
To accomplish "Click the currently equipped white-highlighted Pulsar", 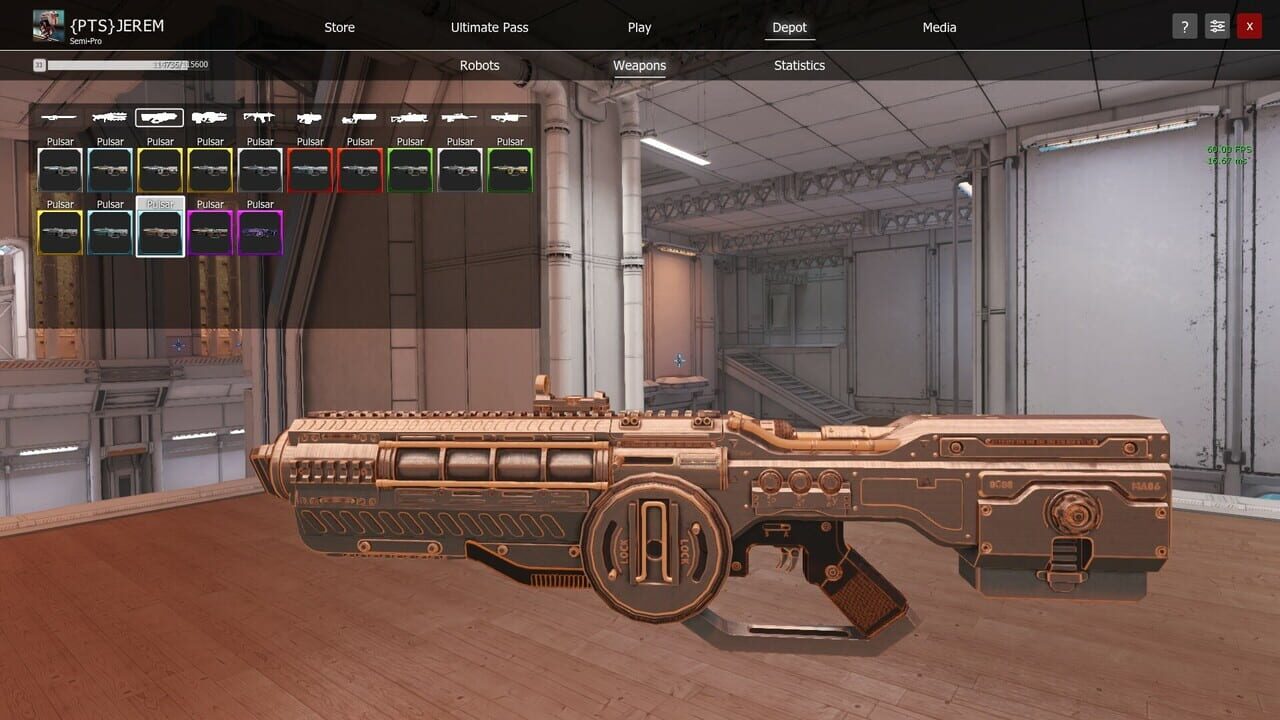I will (160, 232).
